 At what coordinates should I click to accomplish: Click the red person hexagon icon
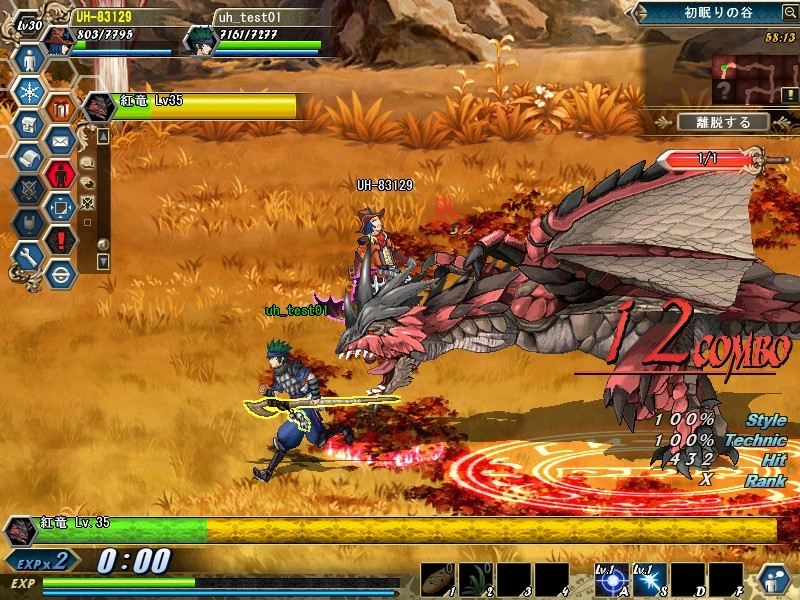pos(61,174)
